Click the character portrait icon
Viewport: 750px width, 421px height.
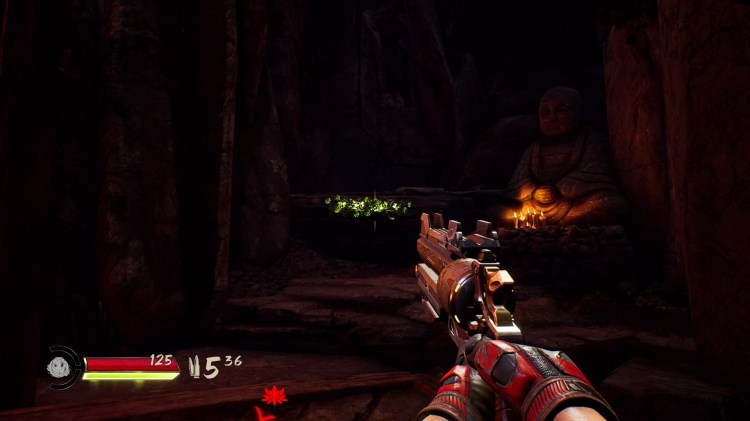(61, 367)
